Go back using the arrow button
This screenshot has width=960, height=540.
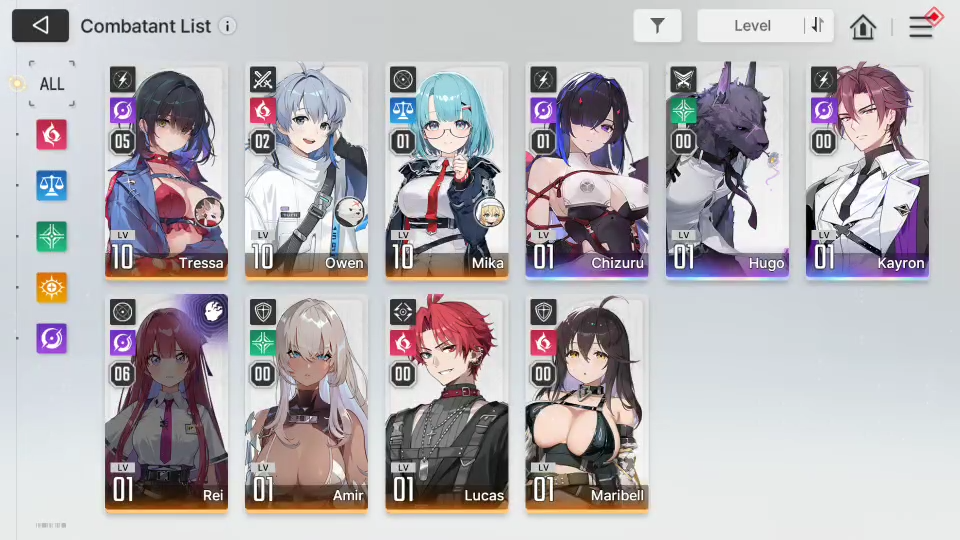click(x=40, y=26)
